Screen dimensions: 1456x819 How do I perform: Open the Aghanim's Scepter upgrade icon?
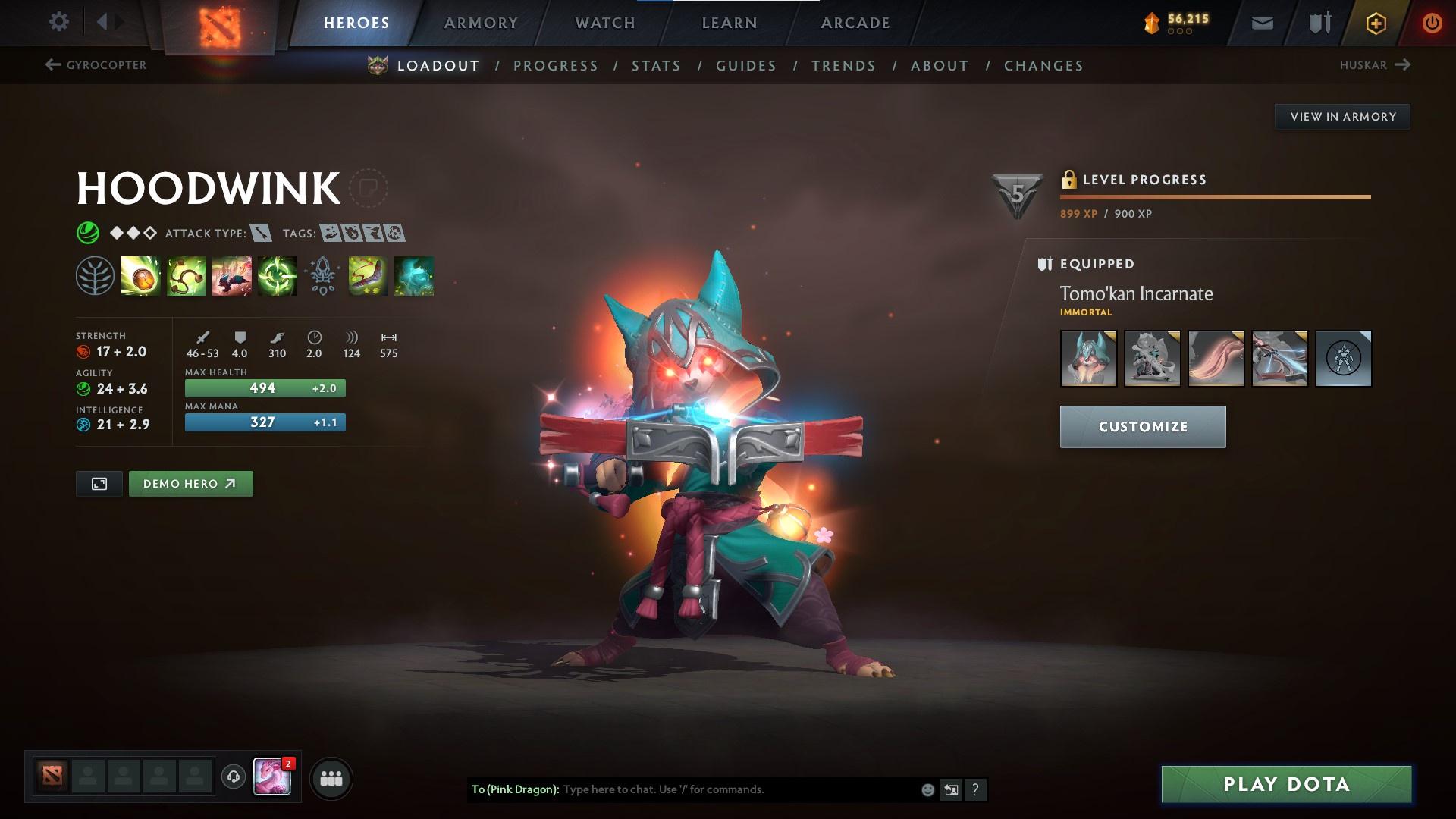(x=322, y=277)
